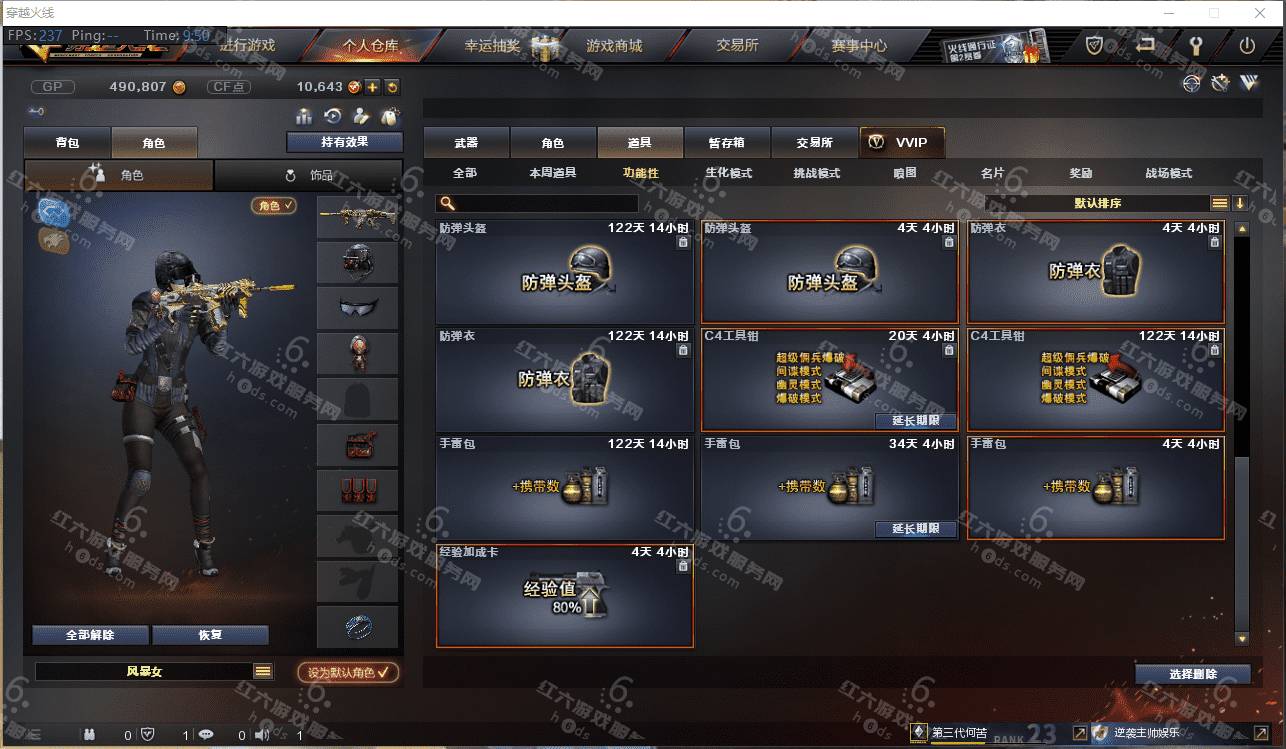This screenshot has width=1286, height=749.
Task: Choose the 全部 all-items filter
Action: (x=465, y=173)
